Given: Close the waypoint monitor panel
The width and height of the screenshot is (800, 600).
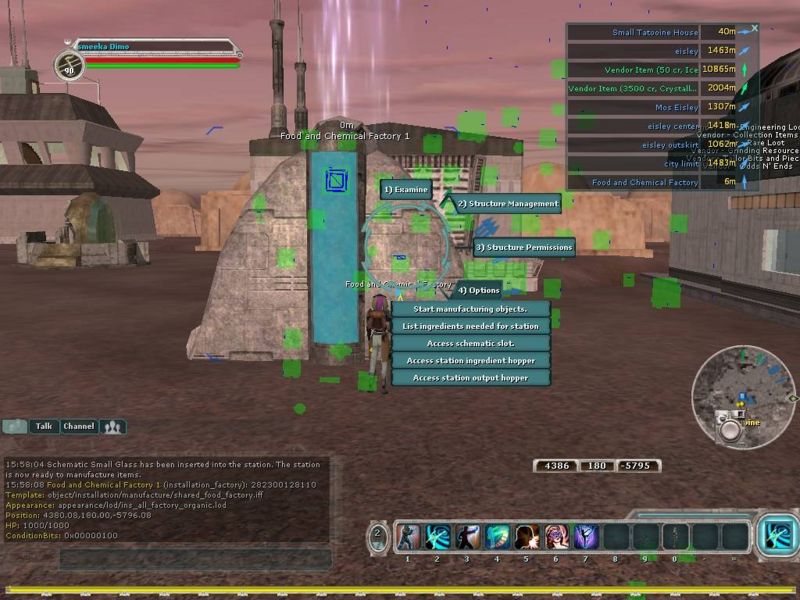Looking at the screenshot, I should coord(755,28).
